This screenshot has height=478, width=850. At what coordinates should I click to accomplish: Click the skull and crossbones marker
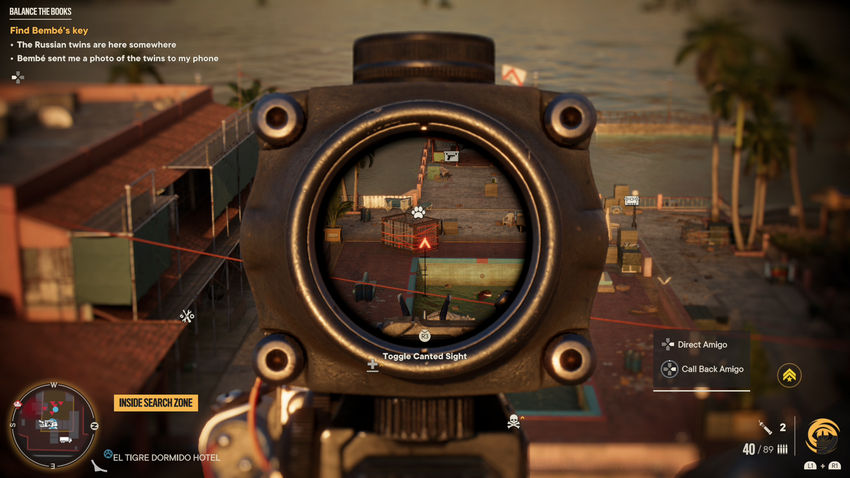coord(514,421)
